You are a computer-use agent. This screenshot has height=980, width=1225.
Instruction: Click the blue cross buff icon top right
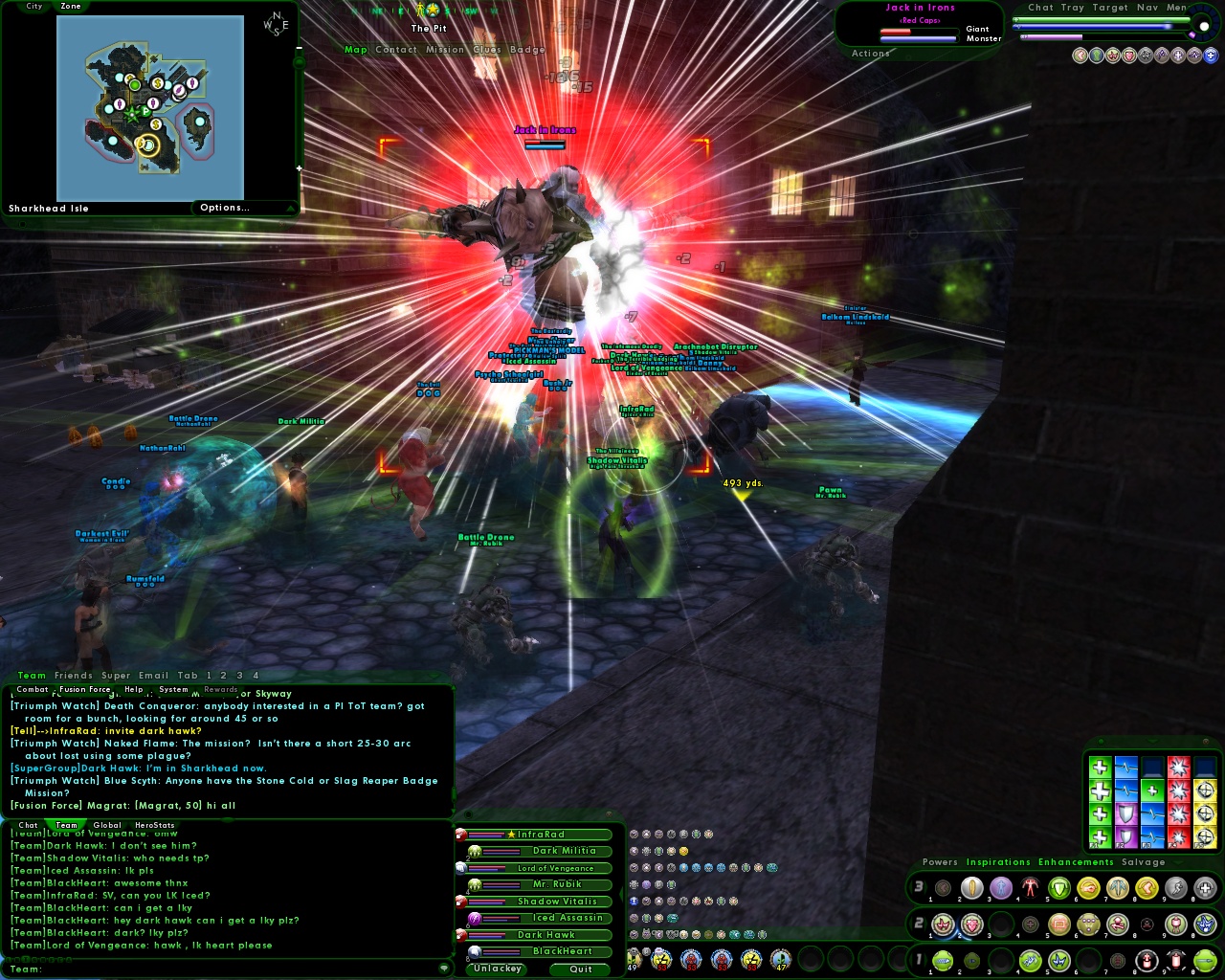(1210, 55)
